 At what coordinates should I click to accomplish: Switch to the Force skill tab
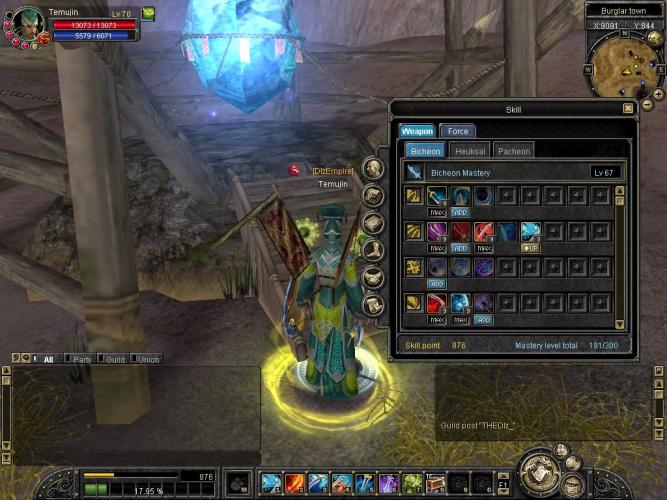458,131
